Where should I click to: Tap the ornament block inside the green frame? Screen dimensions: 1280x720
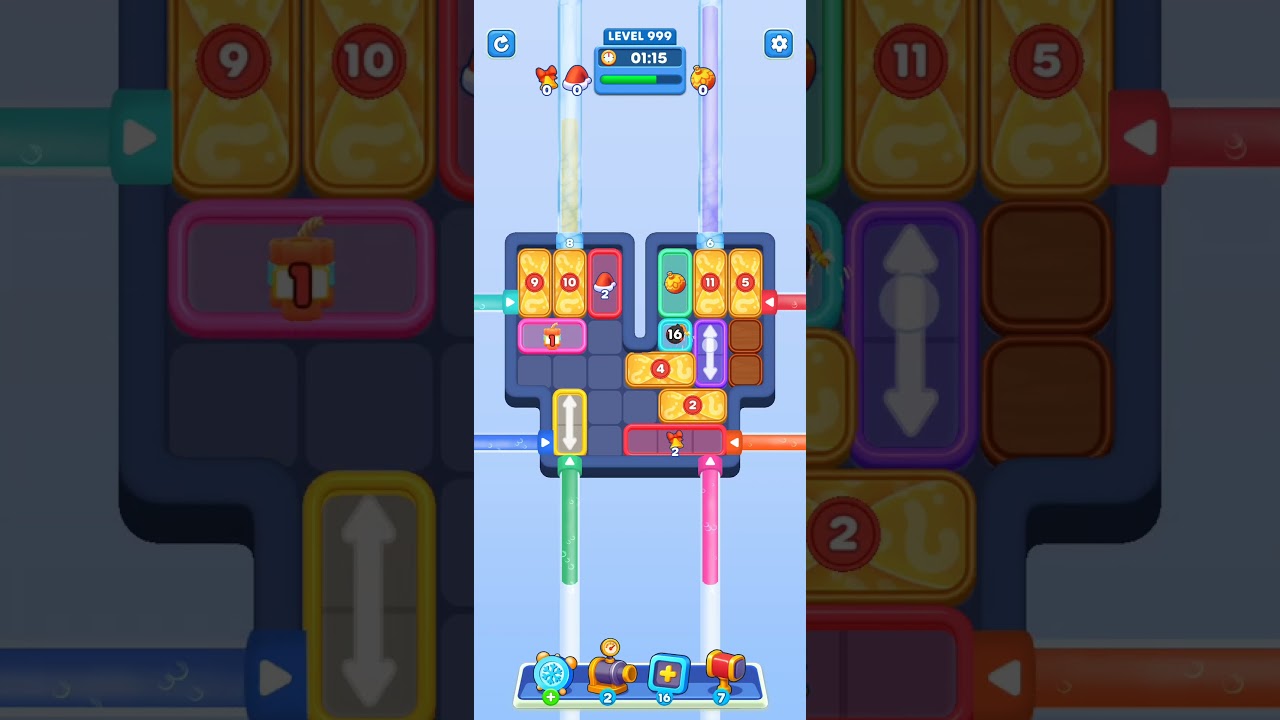[673, 283]
